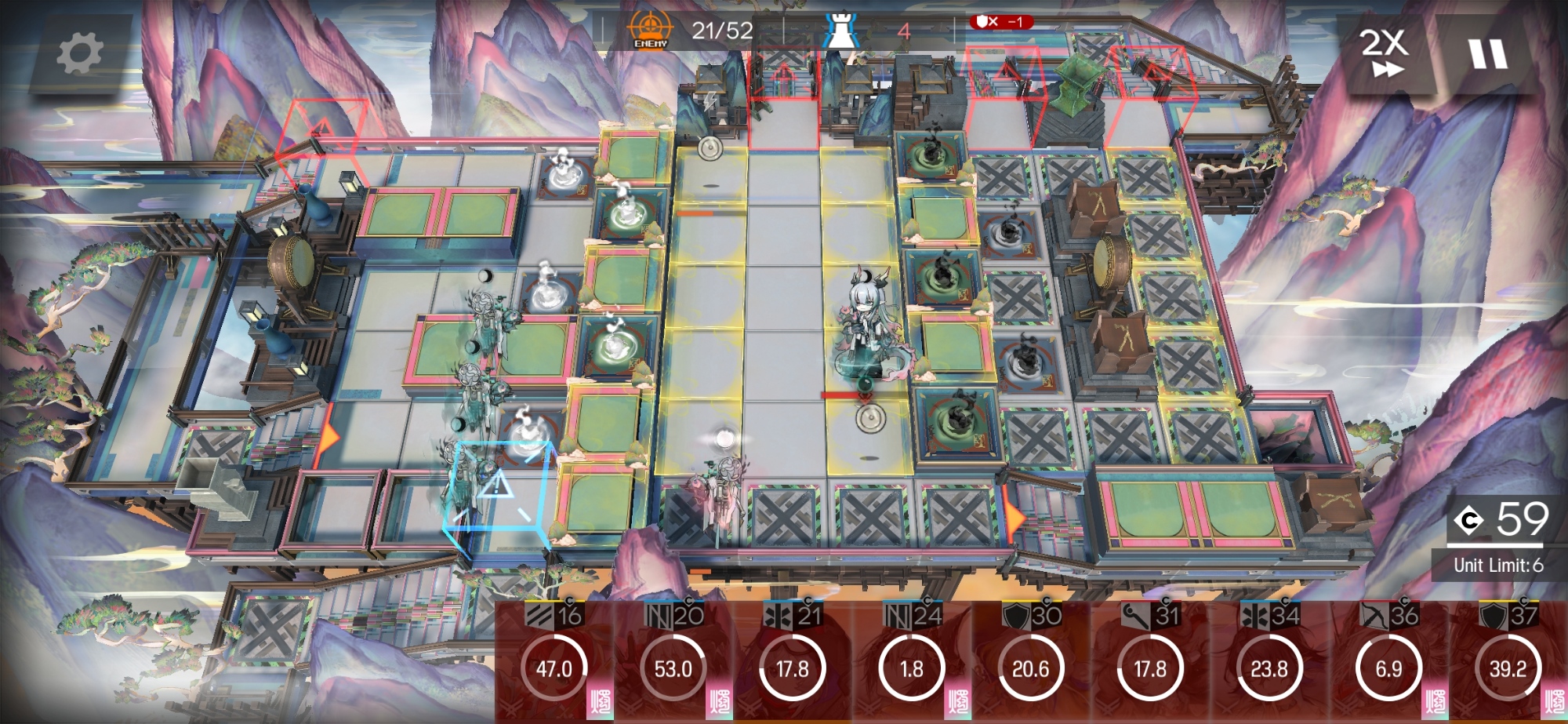Select the operator card costing 24
1568x724 pixels.
tap(912, 663)
